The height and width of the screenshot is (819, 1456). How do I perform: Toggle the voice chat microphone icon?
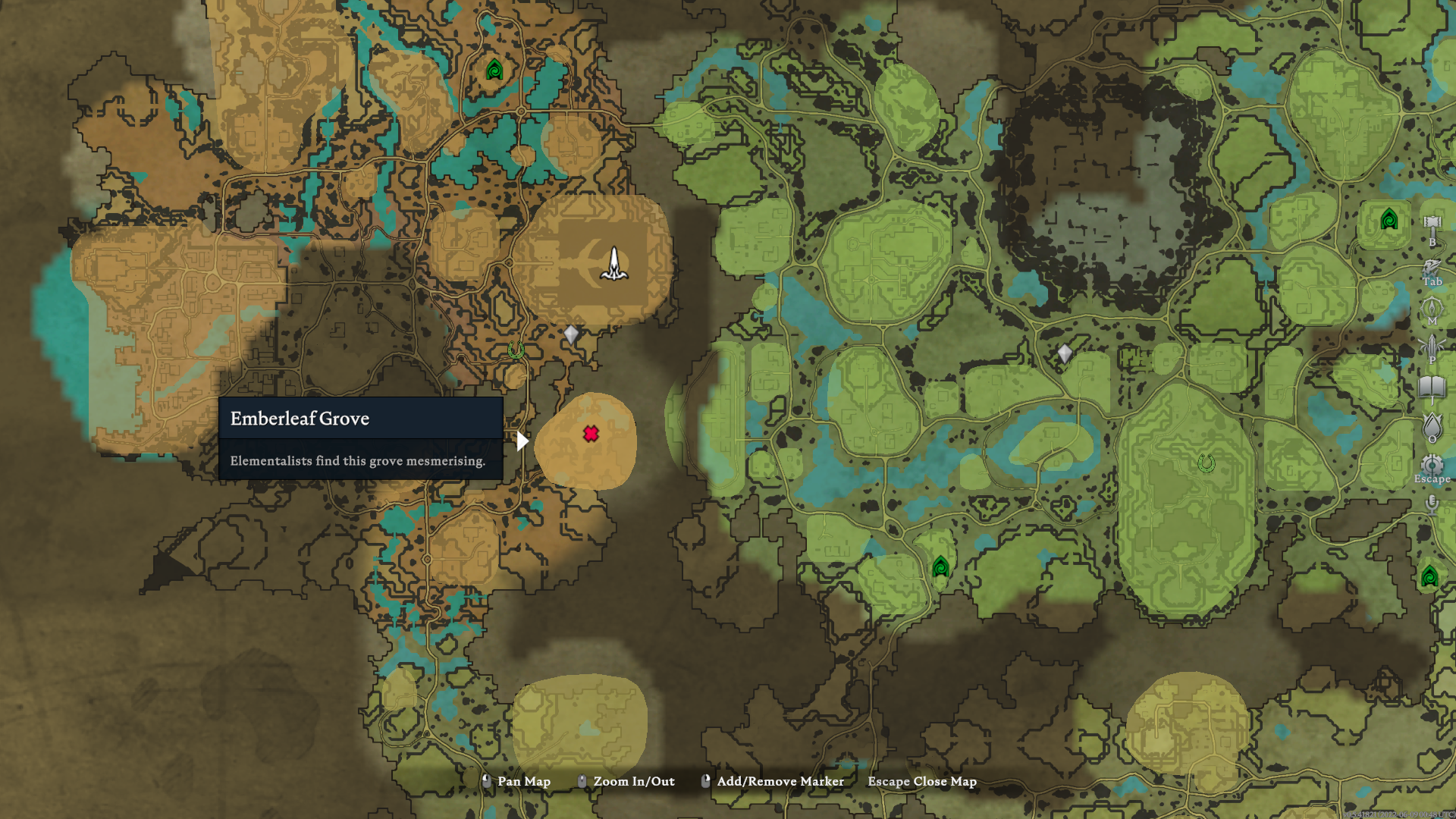(1431, 504)
